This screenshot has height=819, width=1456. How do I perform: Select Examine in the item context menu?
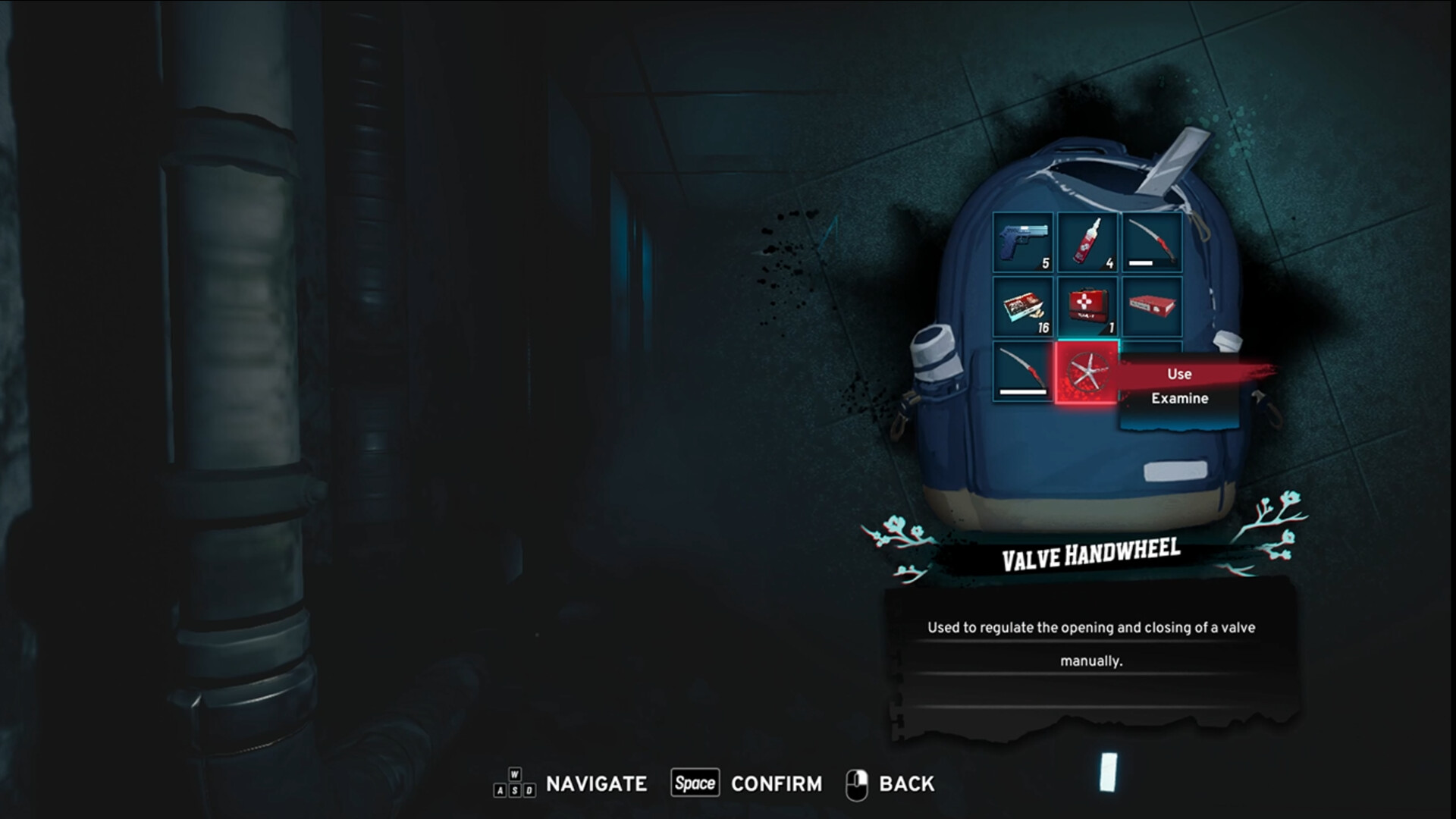[x=1179, y=398]
